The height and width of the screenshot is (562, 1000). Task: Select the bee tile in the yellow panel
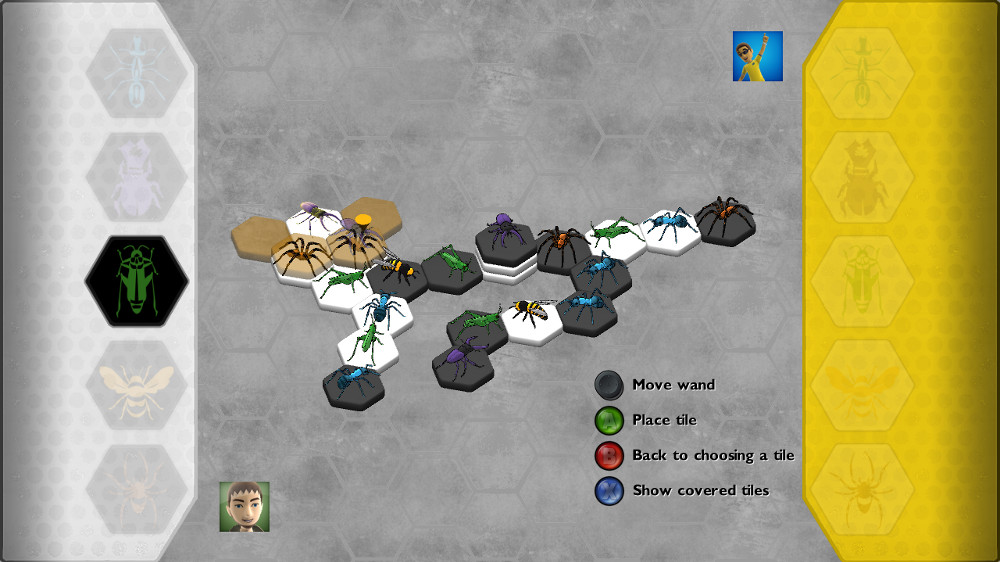pos(862,385)
